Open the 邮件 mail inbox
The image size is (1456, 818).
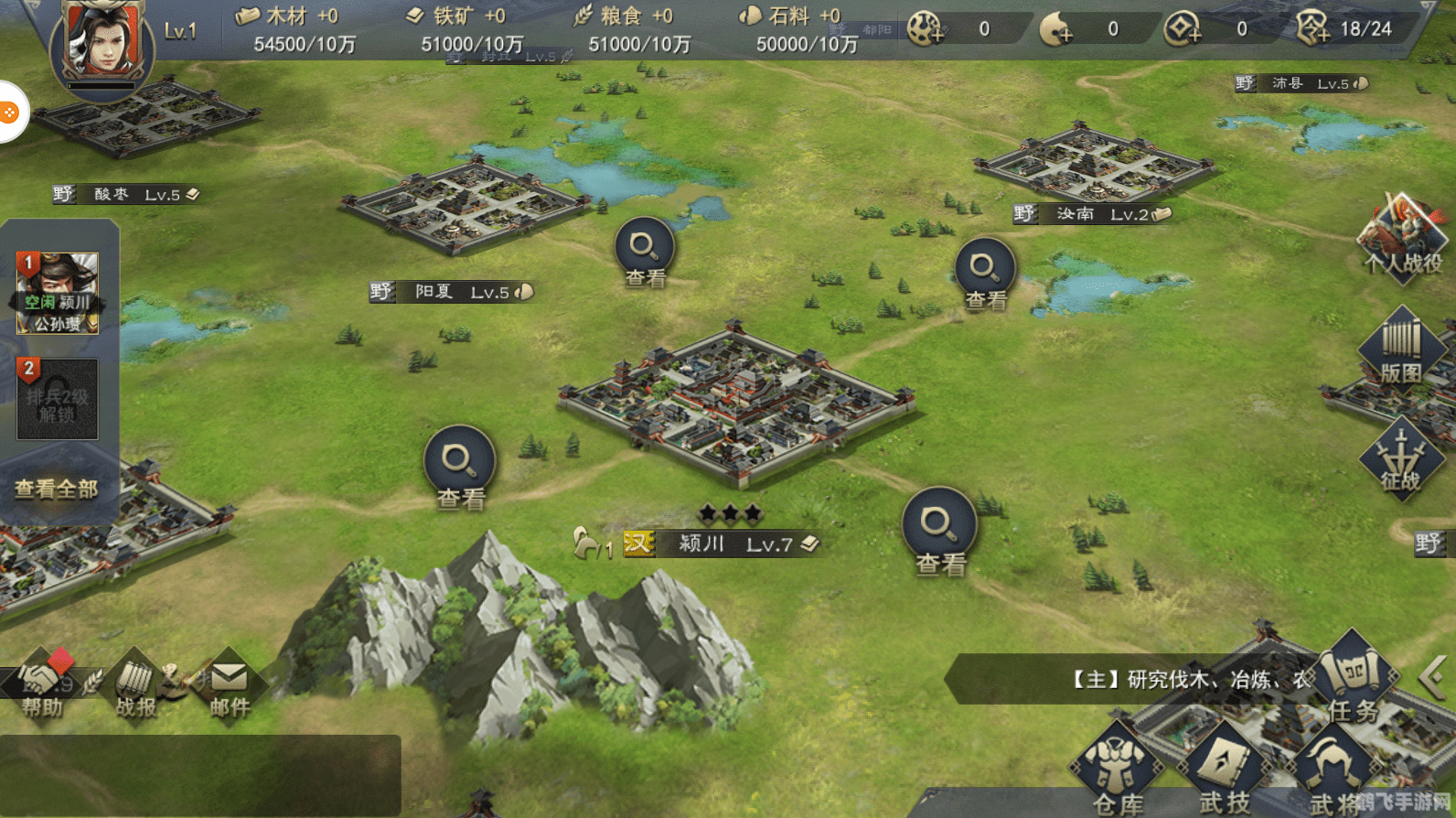click(230, 686)
